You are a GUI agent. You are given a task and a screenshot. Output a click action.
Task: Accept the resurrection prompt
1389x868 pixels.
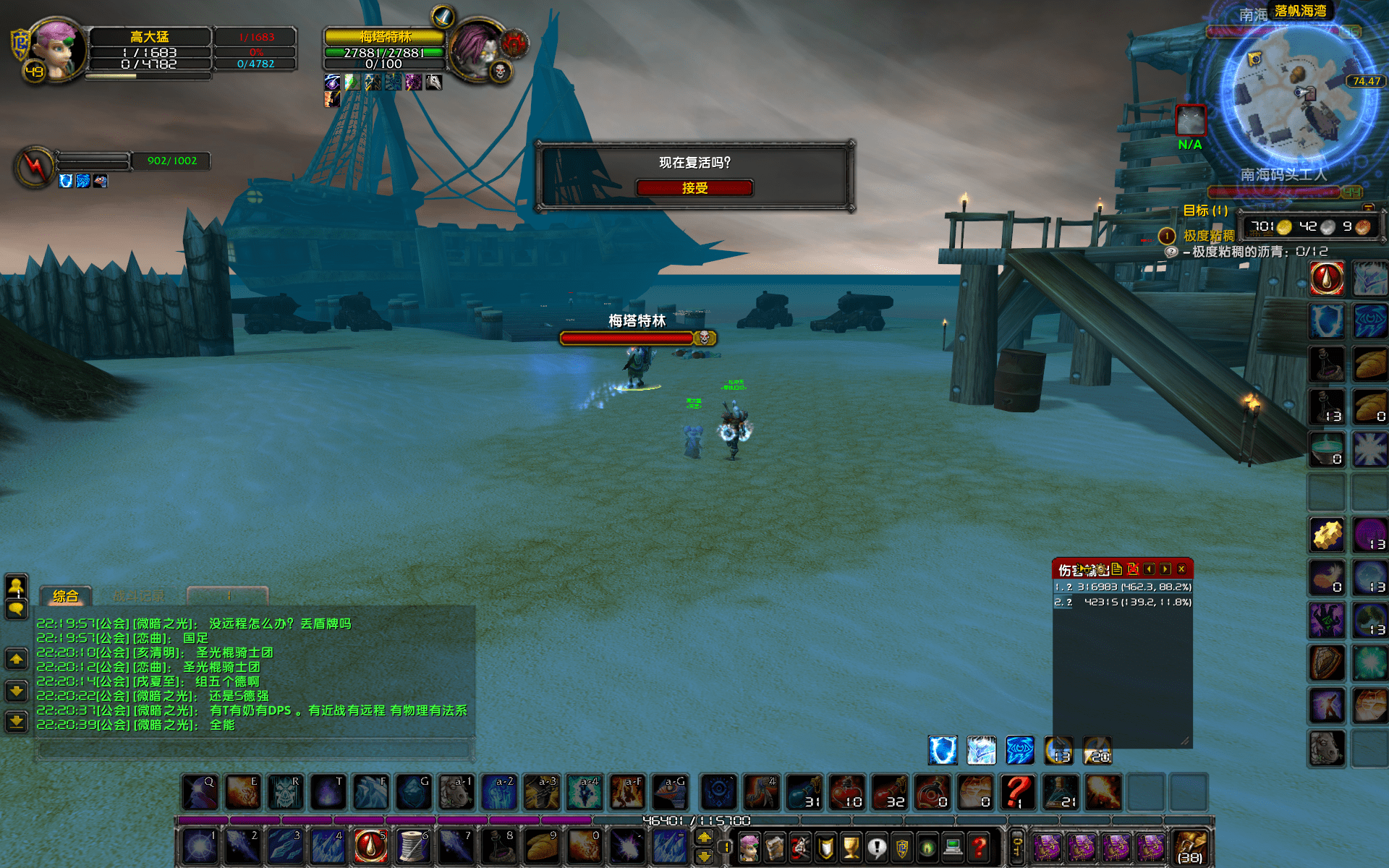click(x=694, y=188)
